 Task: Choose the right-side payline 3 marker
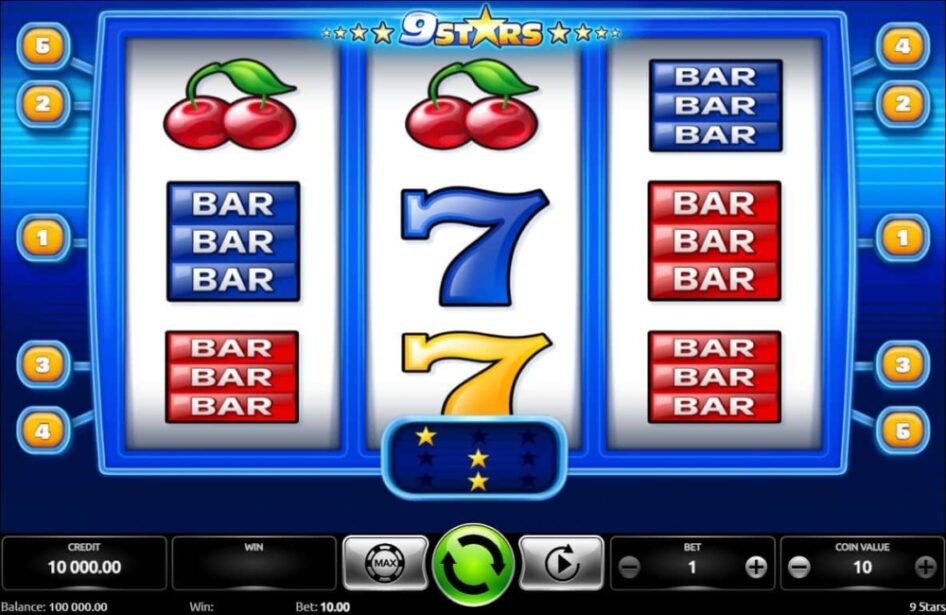(x=902, y=365)
